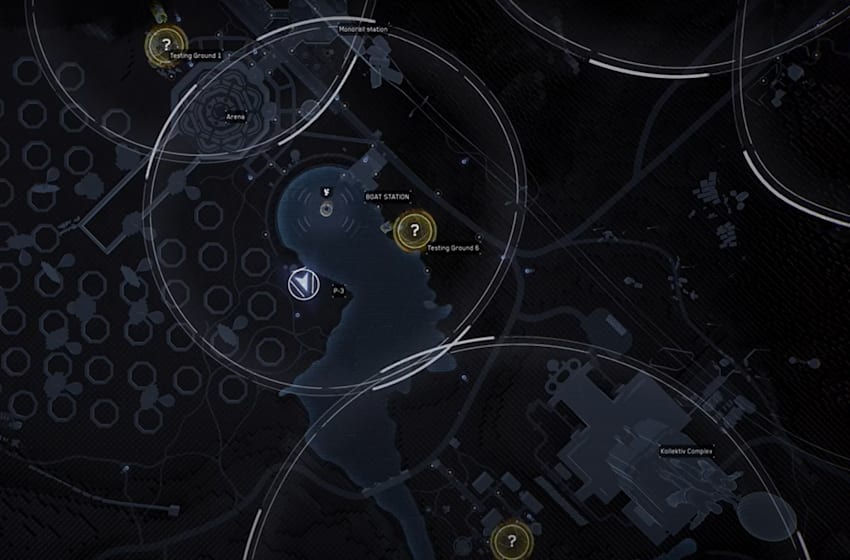Click the P-3 player arrow marker
Image resolution: width=850 pixels, height=560 pixels.
tap(302, 285)
